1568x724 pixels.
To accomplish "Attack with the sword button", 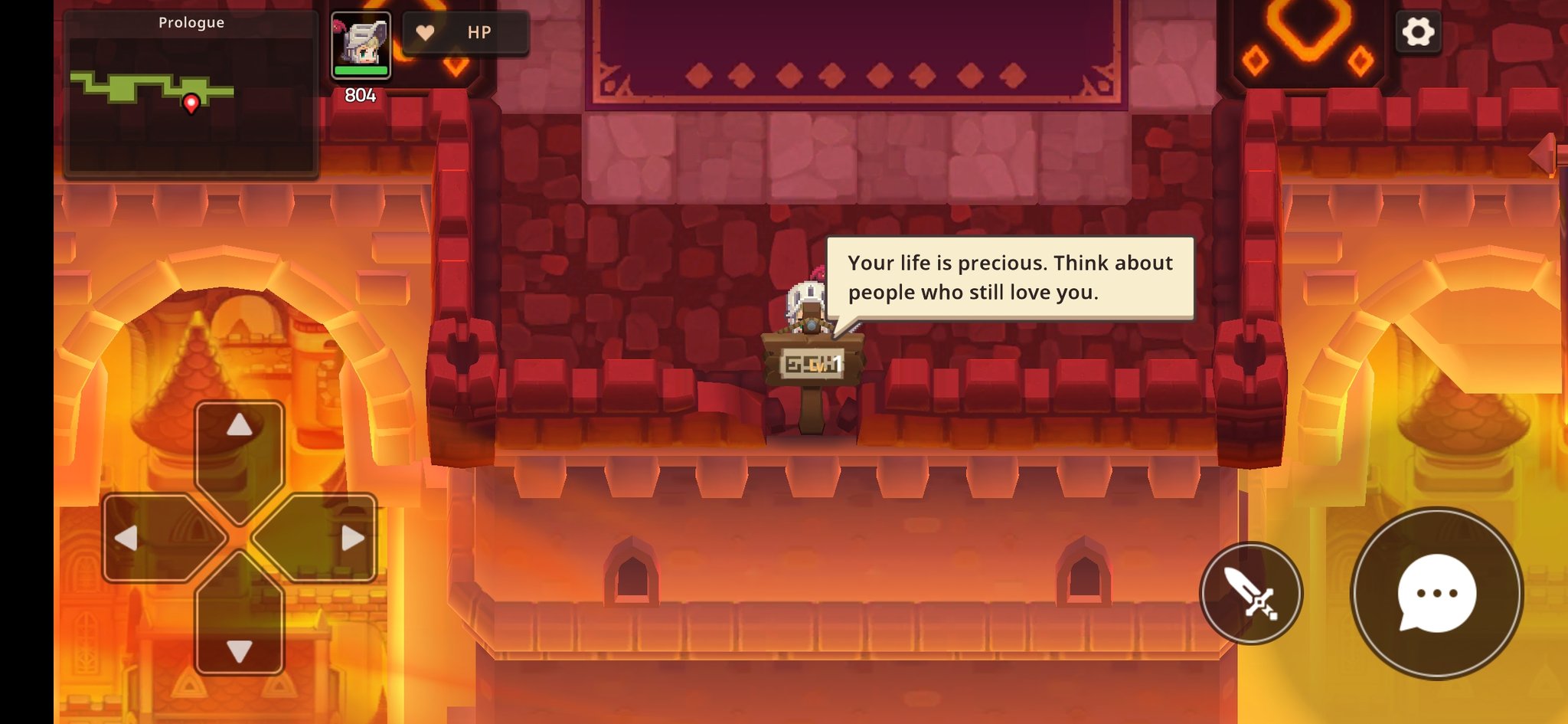I will pos(1250,593).
